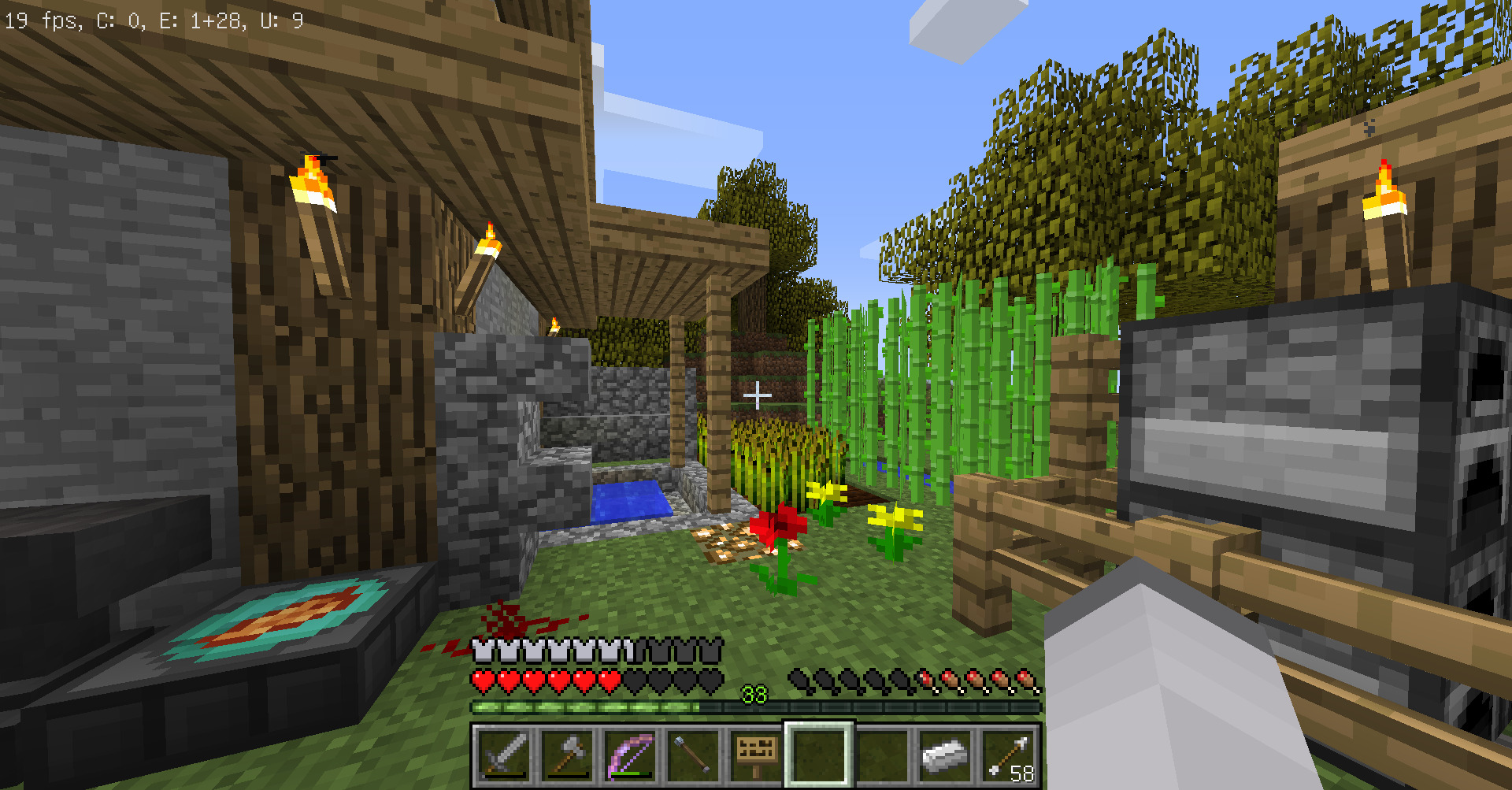
Task: Click the highlighted empty hotbar slot
Action: point(819,755)
